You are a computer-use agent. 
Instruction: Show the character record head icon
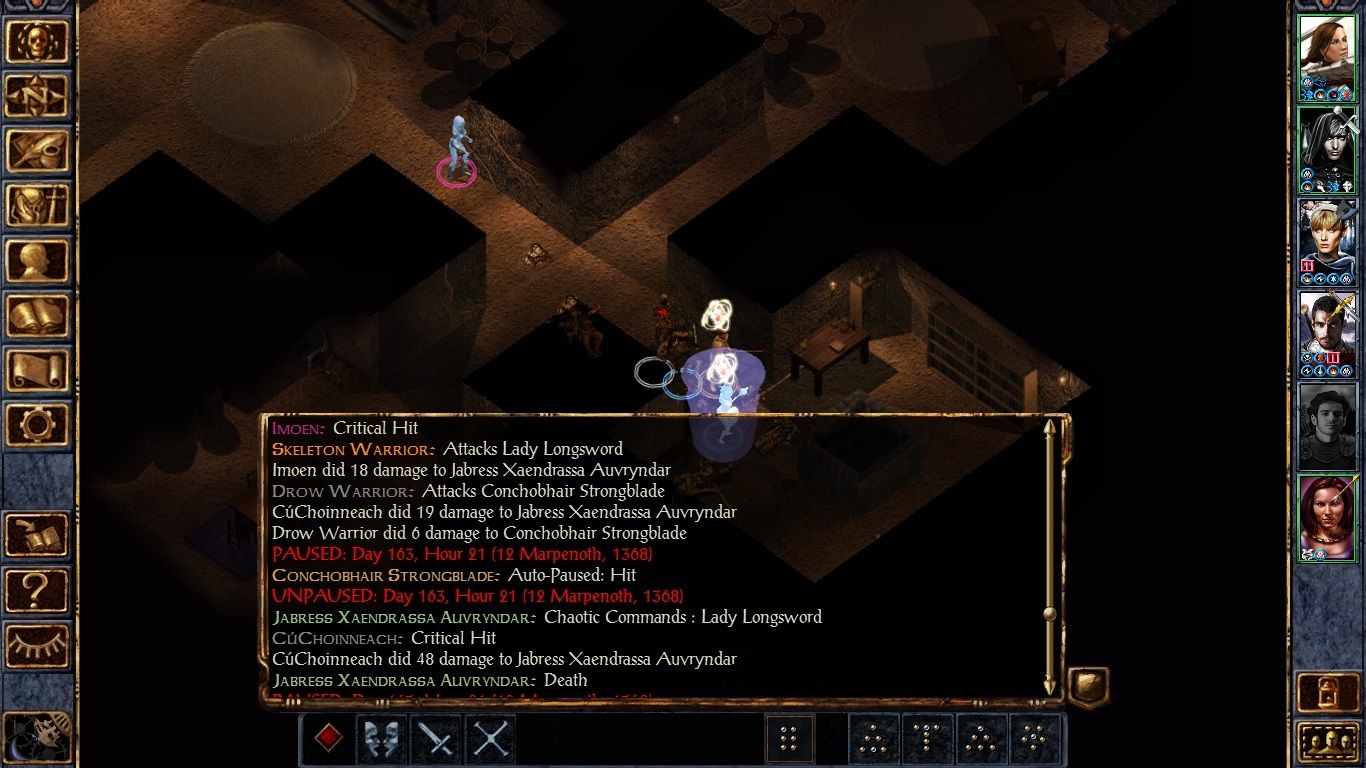click(x=38, y=261)
